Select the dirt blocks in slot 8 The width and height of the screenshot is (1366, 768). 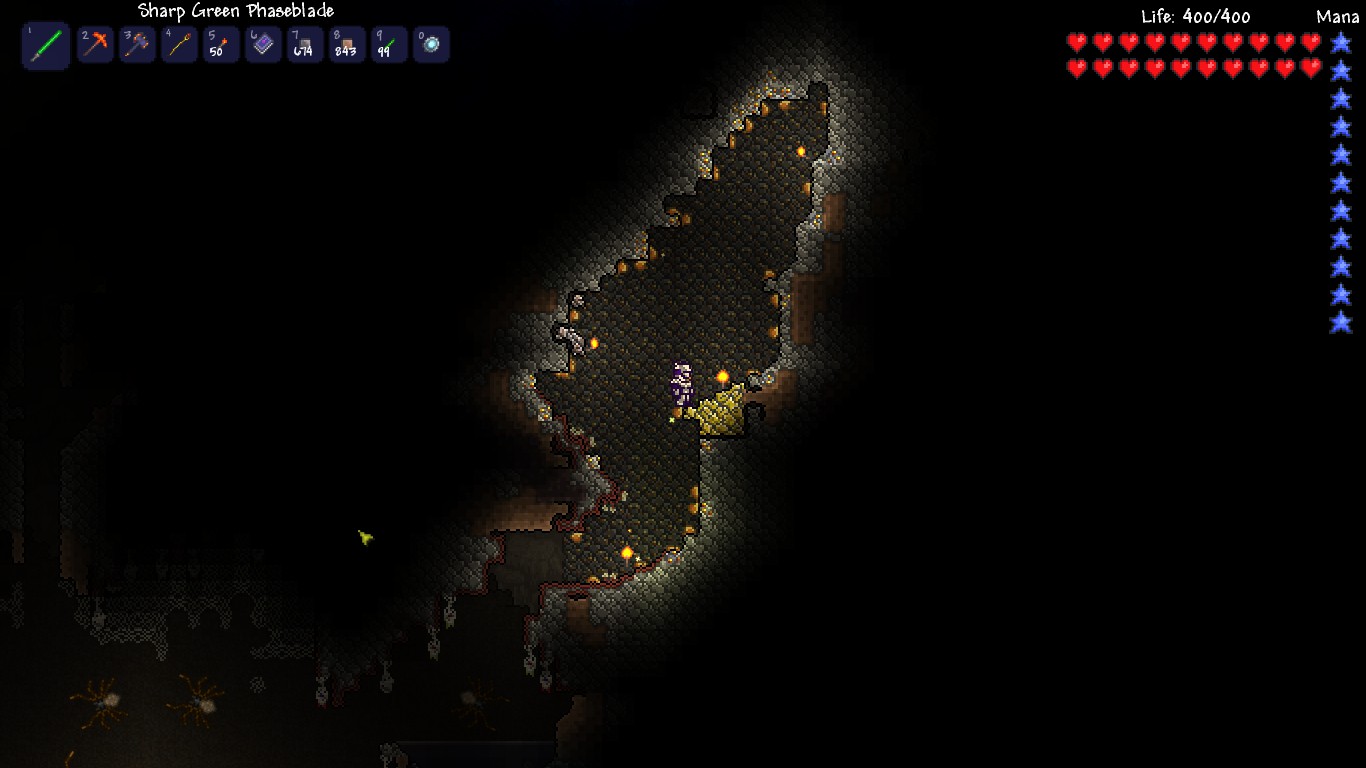[346, 44]
